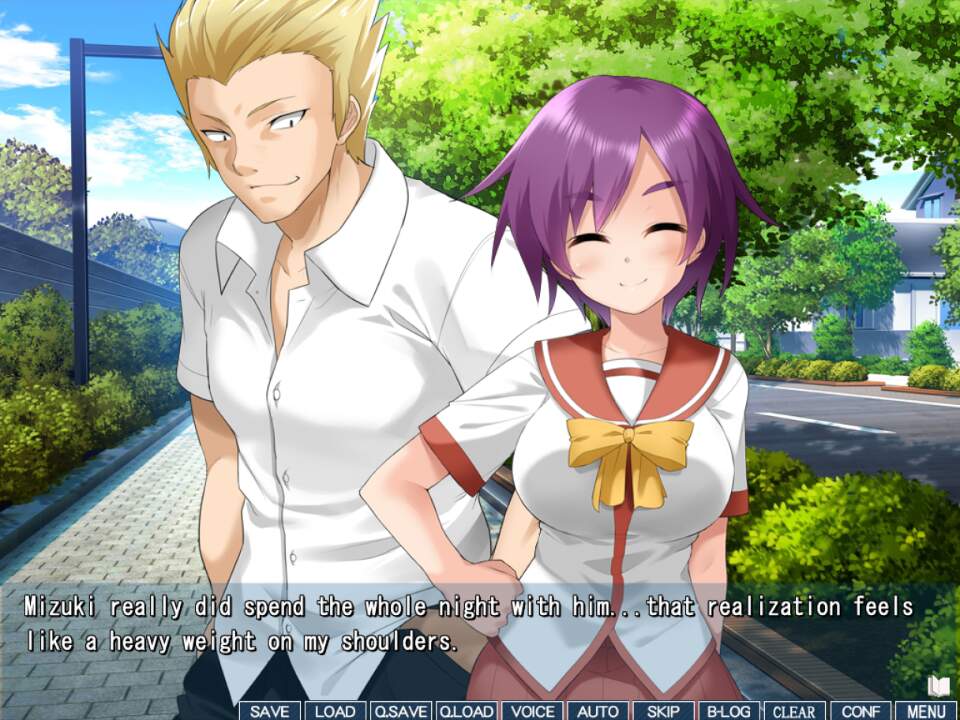Open the LOAD menu
The image size is (960, 720).
pos(335,711)
